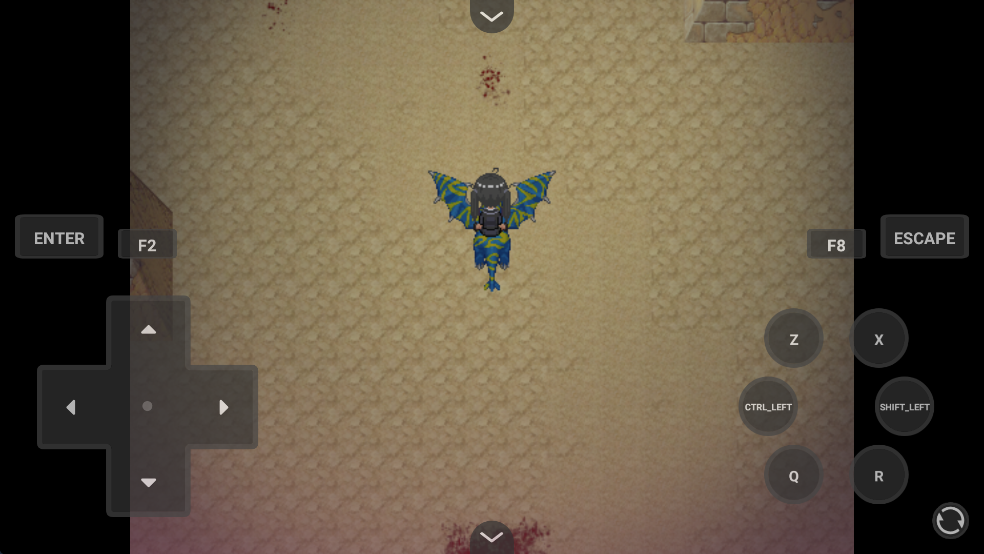Viewport: 984px width, 554px height.
Task: Click the circular refresh arrows icon
Action: [950, 520]
